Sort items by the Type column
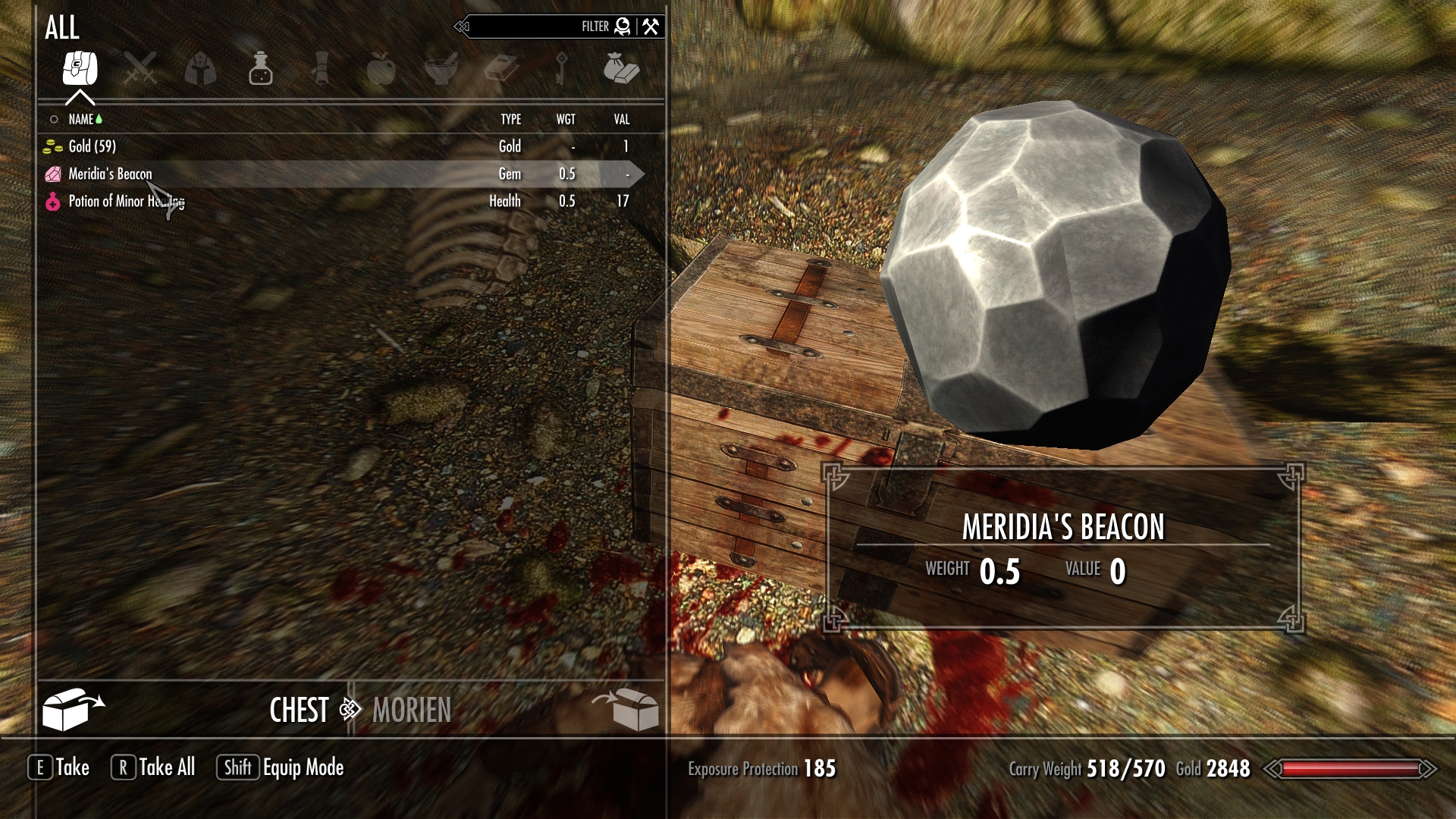This screenshot has height=819, width=1456. click(x=510, y=119)
